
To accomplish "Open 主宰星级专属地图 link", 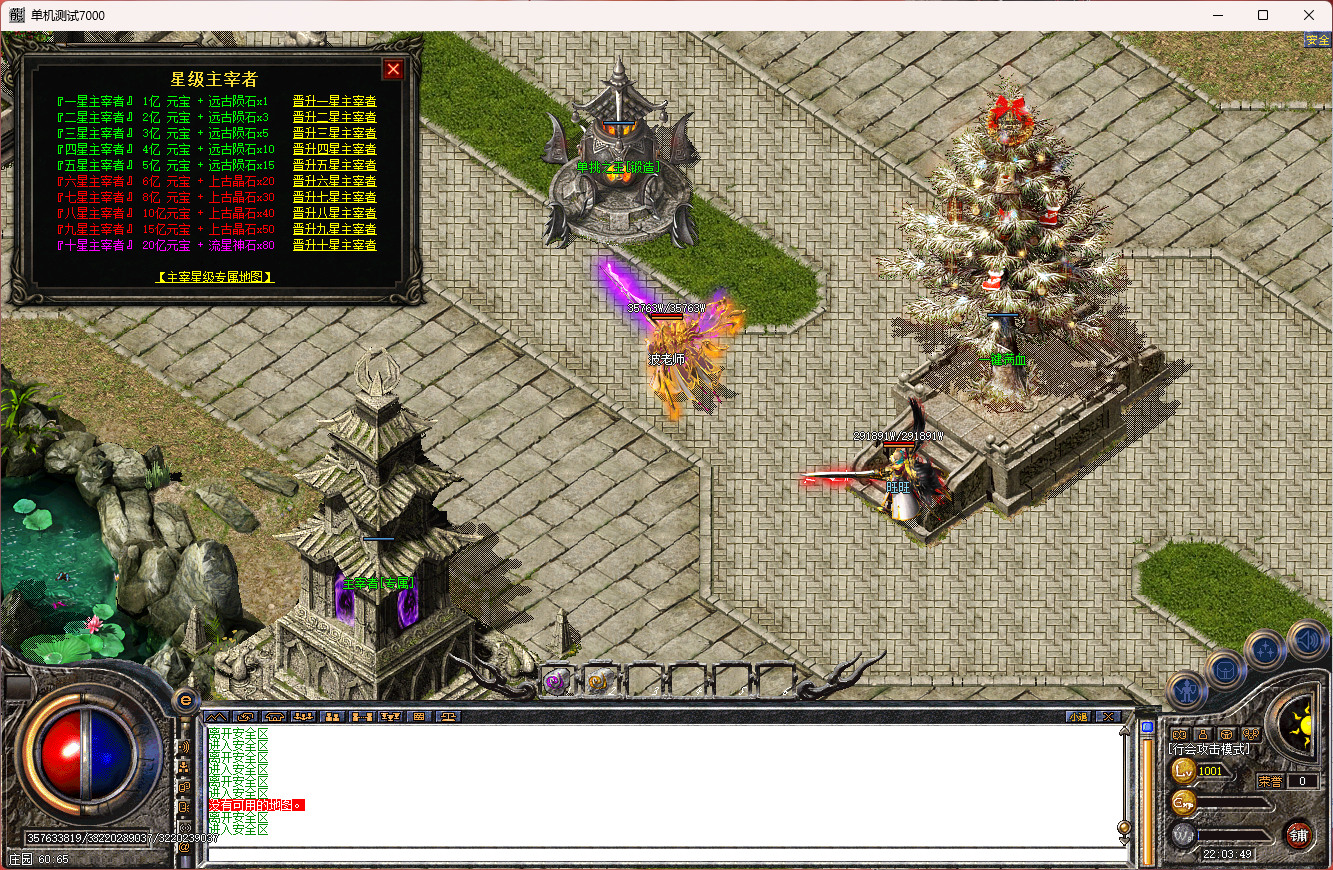I will tap(216, 277).
